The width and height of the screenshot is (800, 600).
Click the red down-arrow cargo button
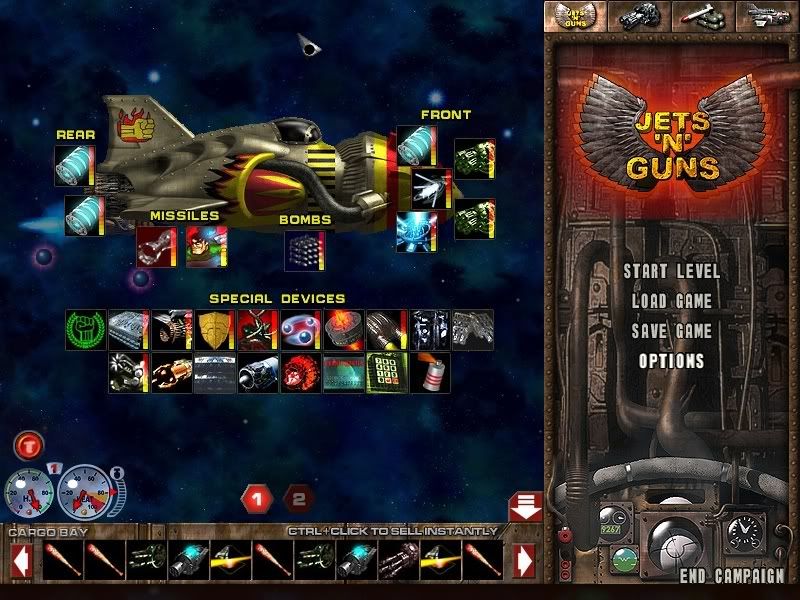[x=525, y=507]
